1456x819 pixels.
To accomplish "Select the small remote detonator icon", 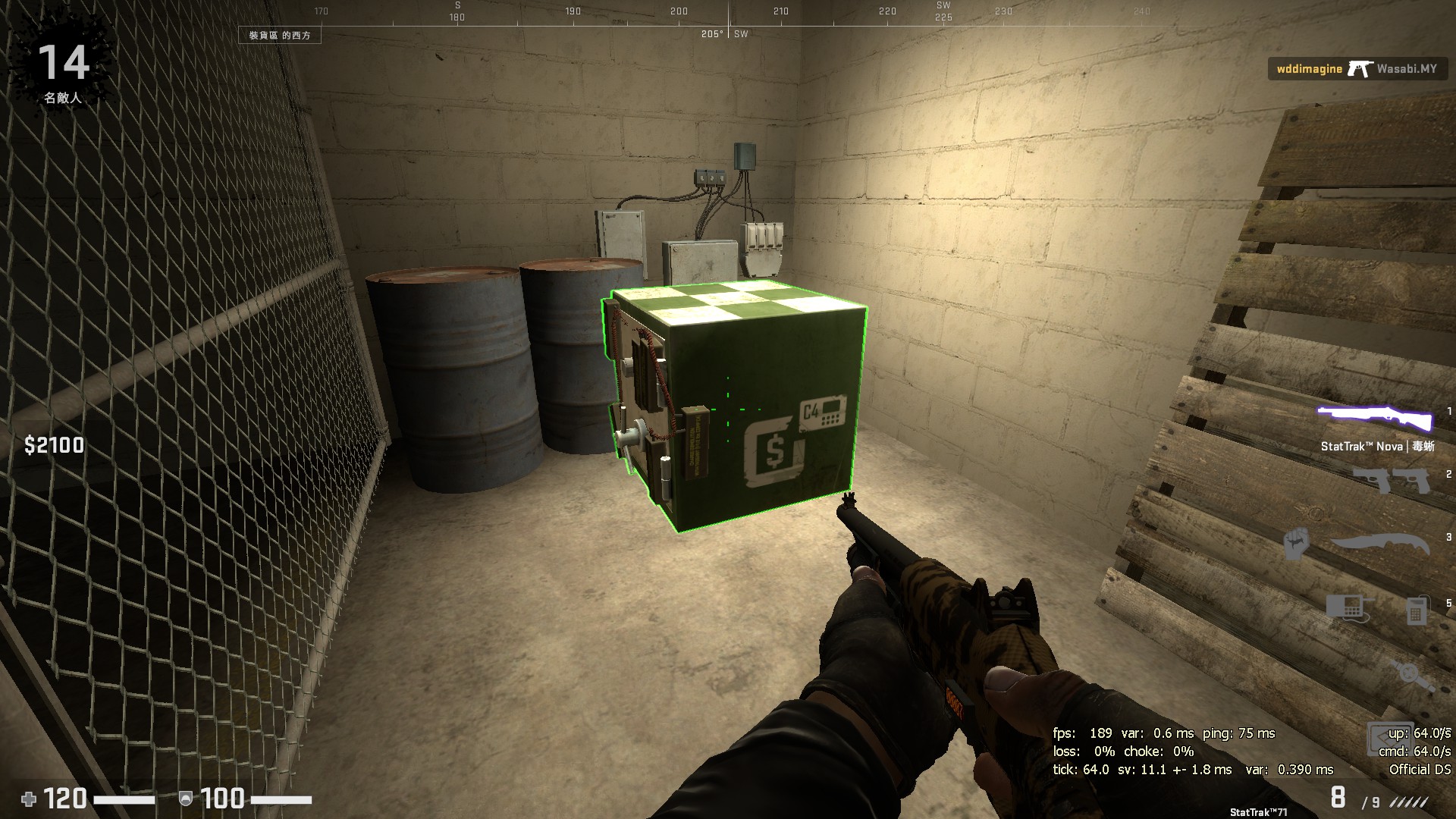I will coord(1416,610).
